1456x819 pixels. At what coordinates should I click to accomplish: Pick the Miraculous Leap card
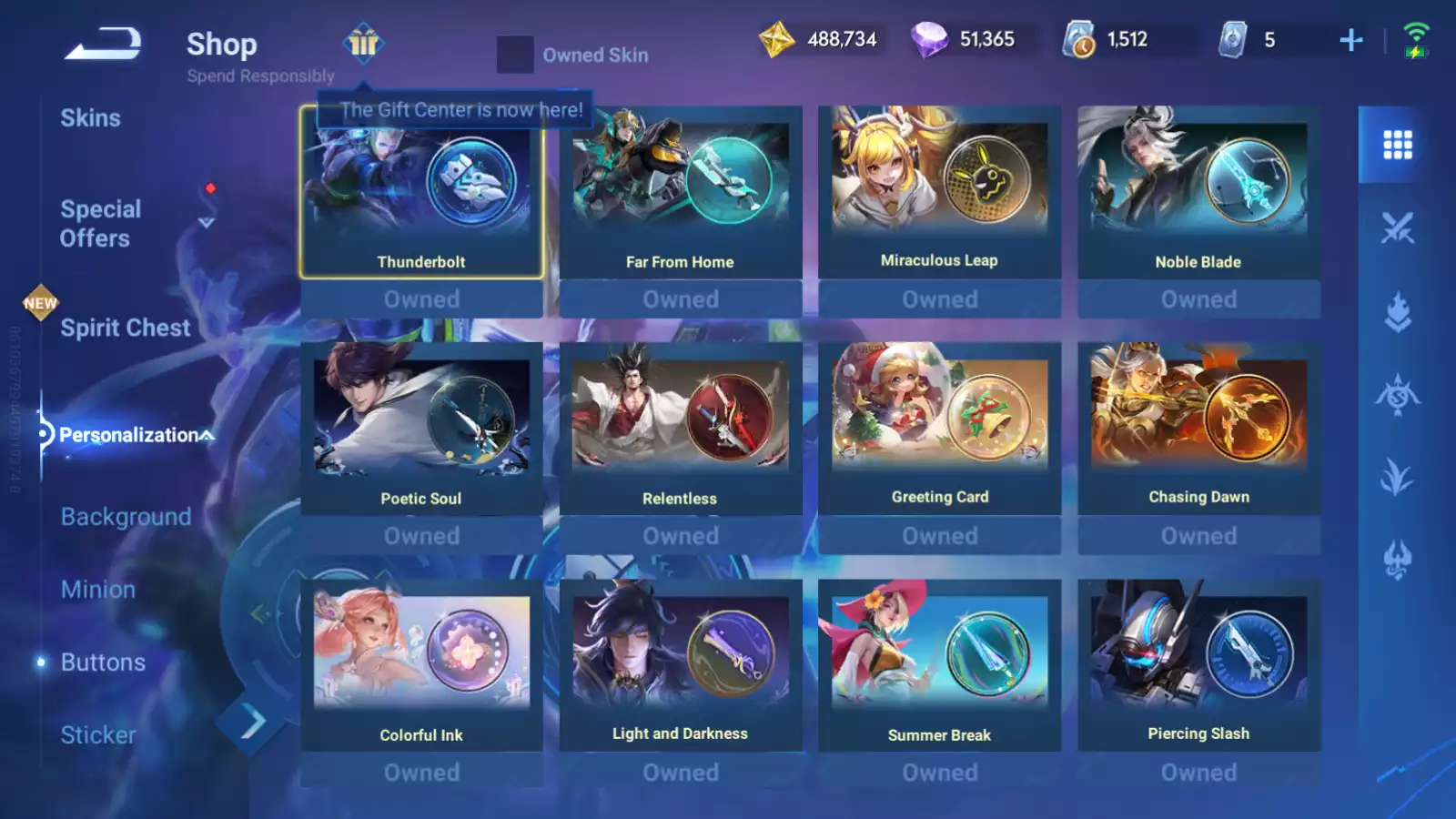click(x=939, y=193)
